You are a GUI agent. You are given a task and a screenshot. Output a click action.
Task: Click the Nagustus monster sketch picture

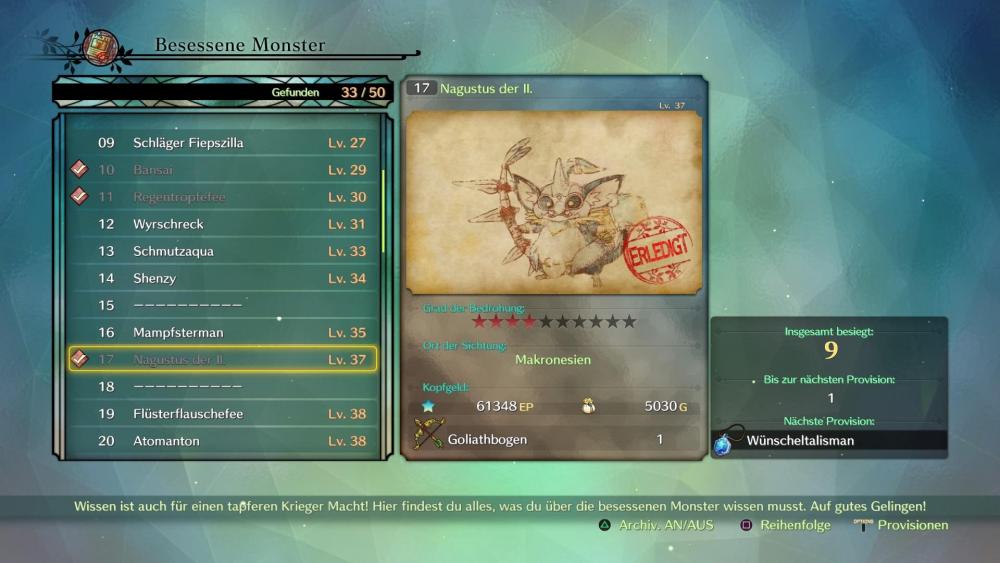[554, 202]
